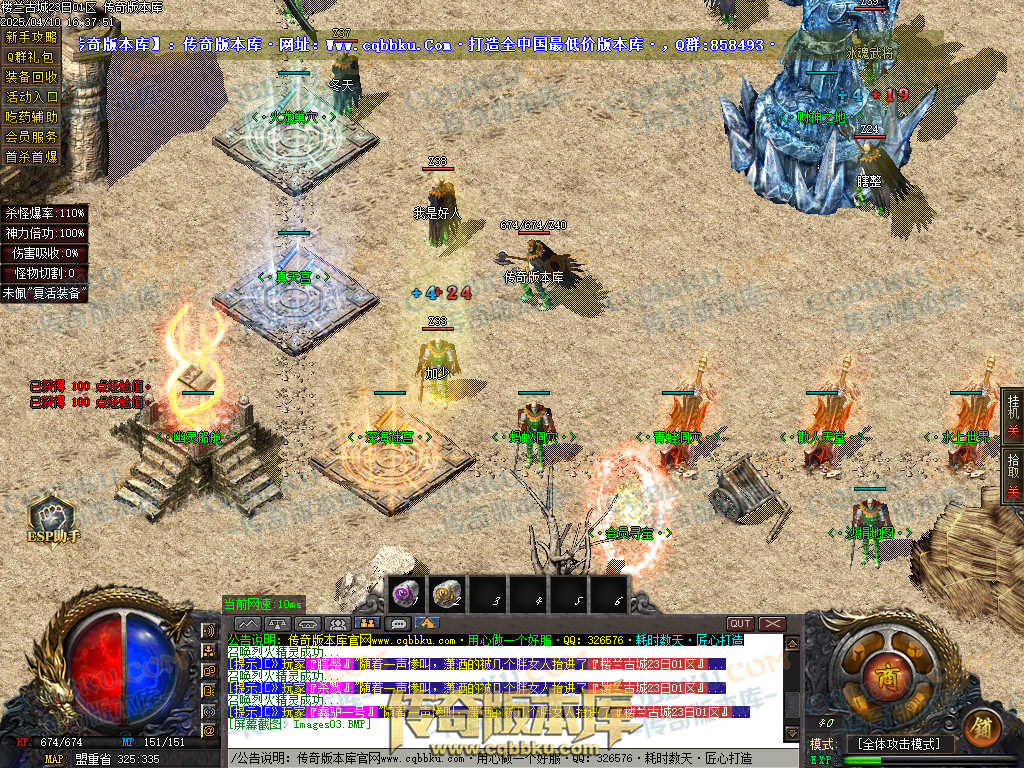1024x768 pixels.
Task: Change the 全体攻击模式 attack mode
Action: 900,744
